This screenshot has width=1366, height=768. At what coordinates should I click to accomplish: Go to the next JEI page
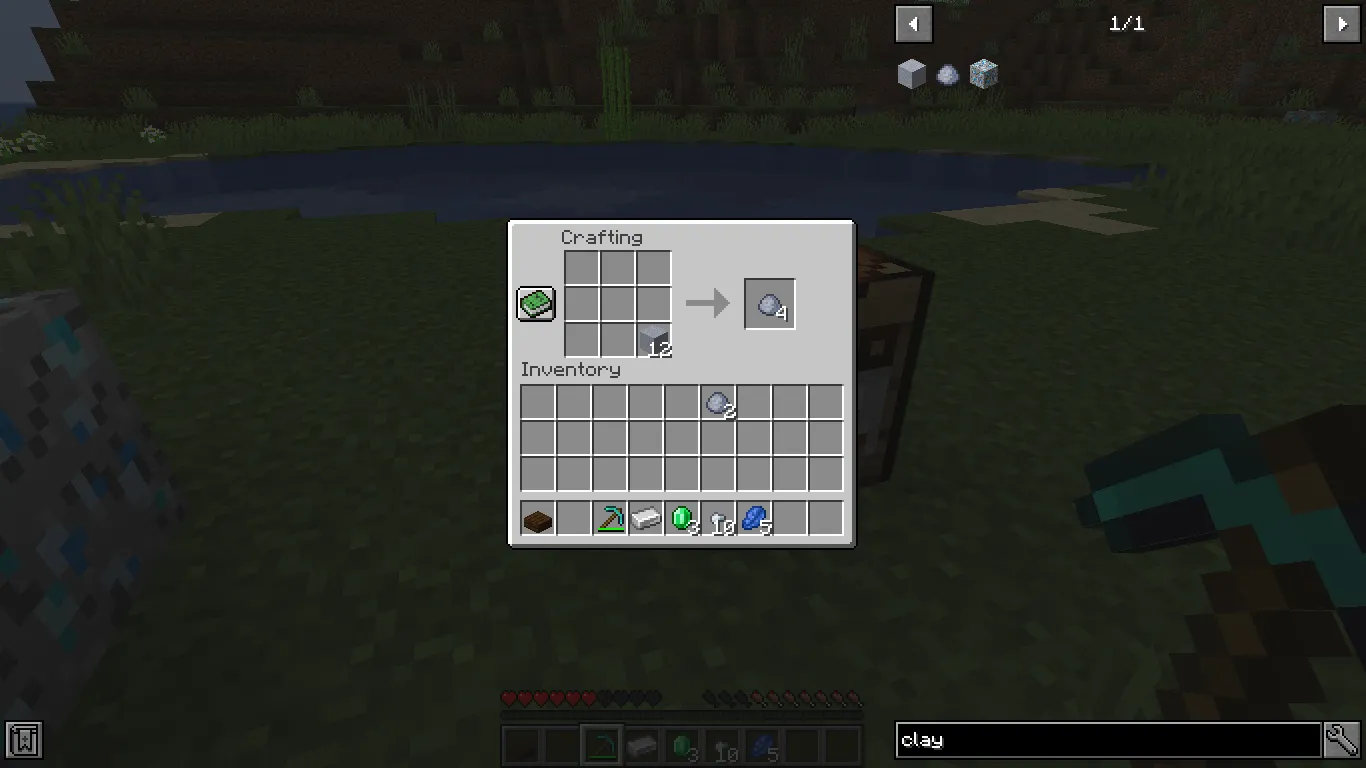(1342, 23)
